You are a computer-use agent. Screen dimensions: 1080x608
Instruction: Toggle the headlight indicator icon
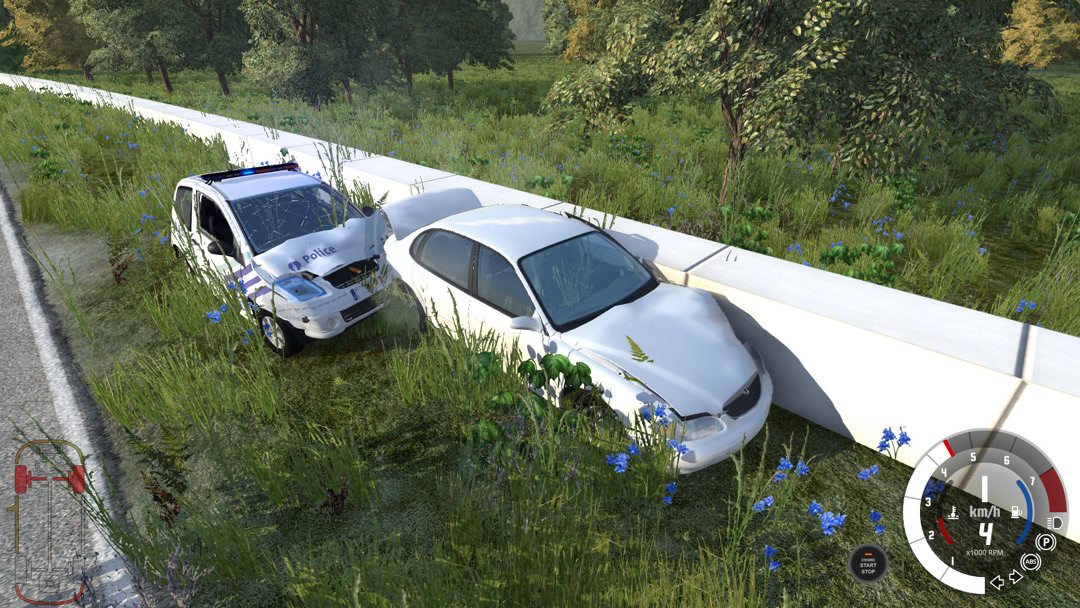pyautogui.click(x=1057, y=522)
